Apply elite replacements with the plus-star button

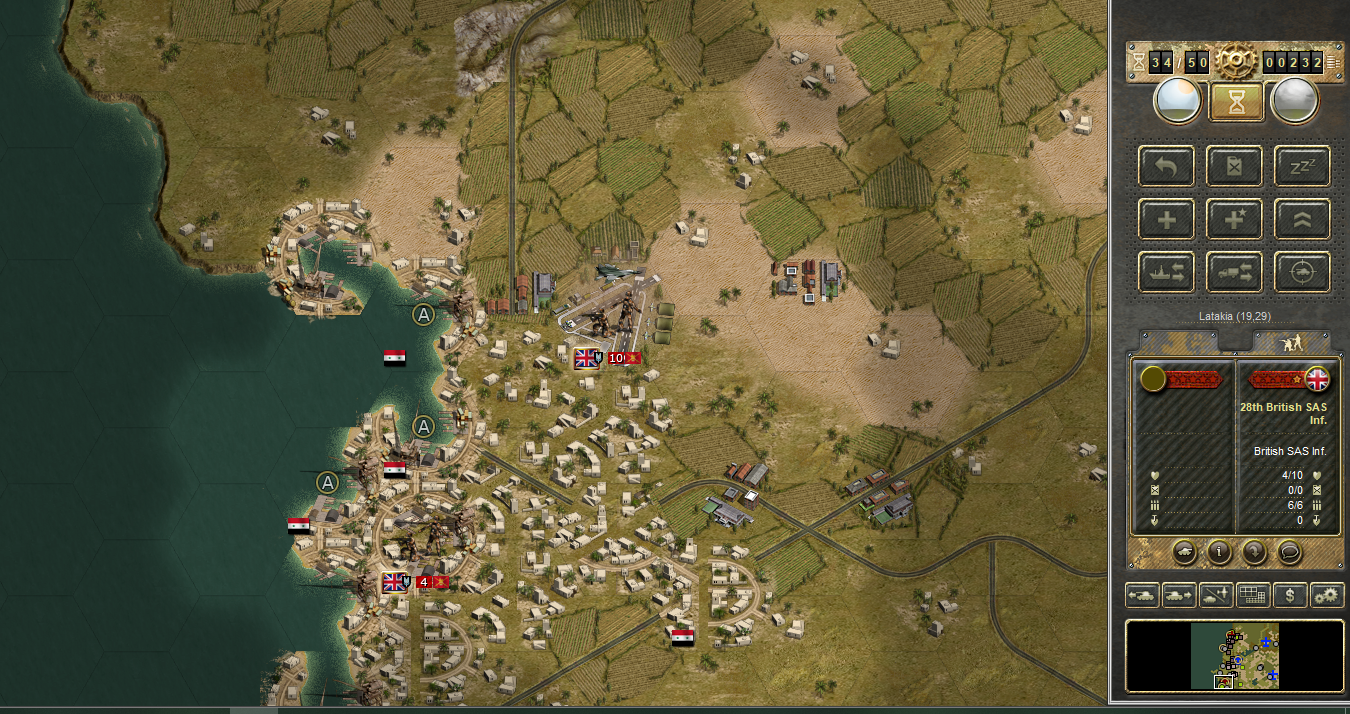point(1234,219)
